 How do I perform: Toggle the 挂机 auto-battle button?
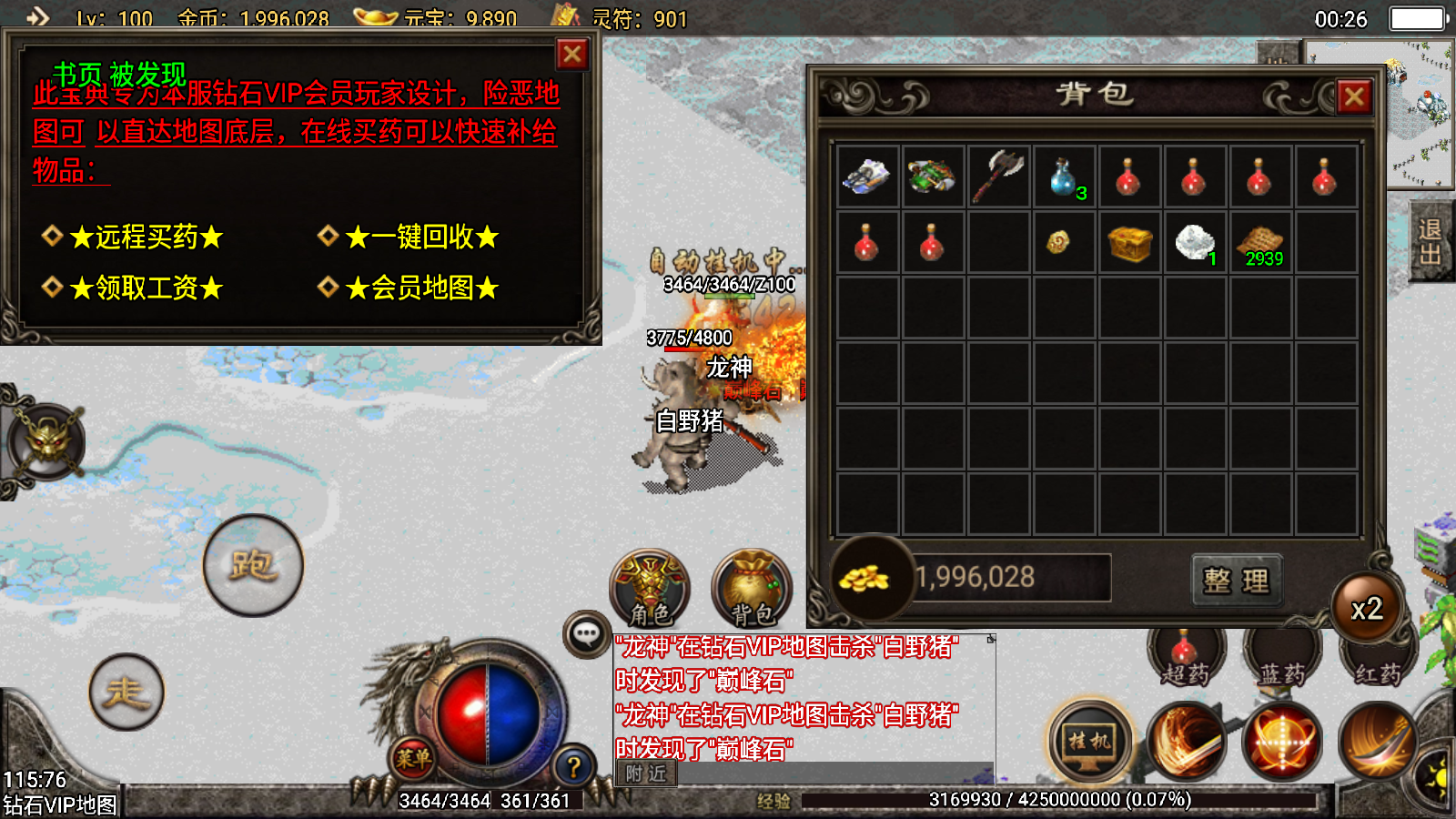[x=1089, y=742]
